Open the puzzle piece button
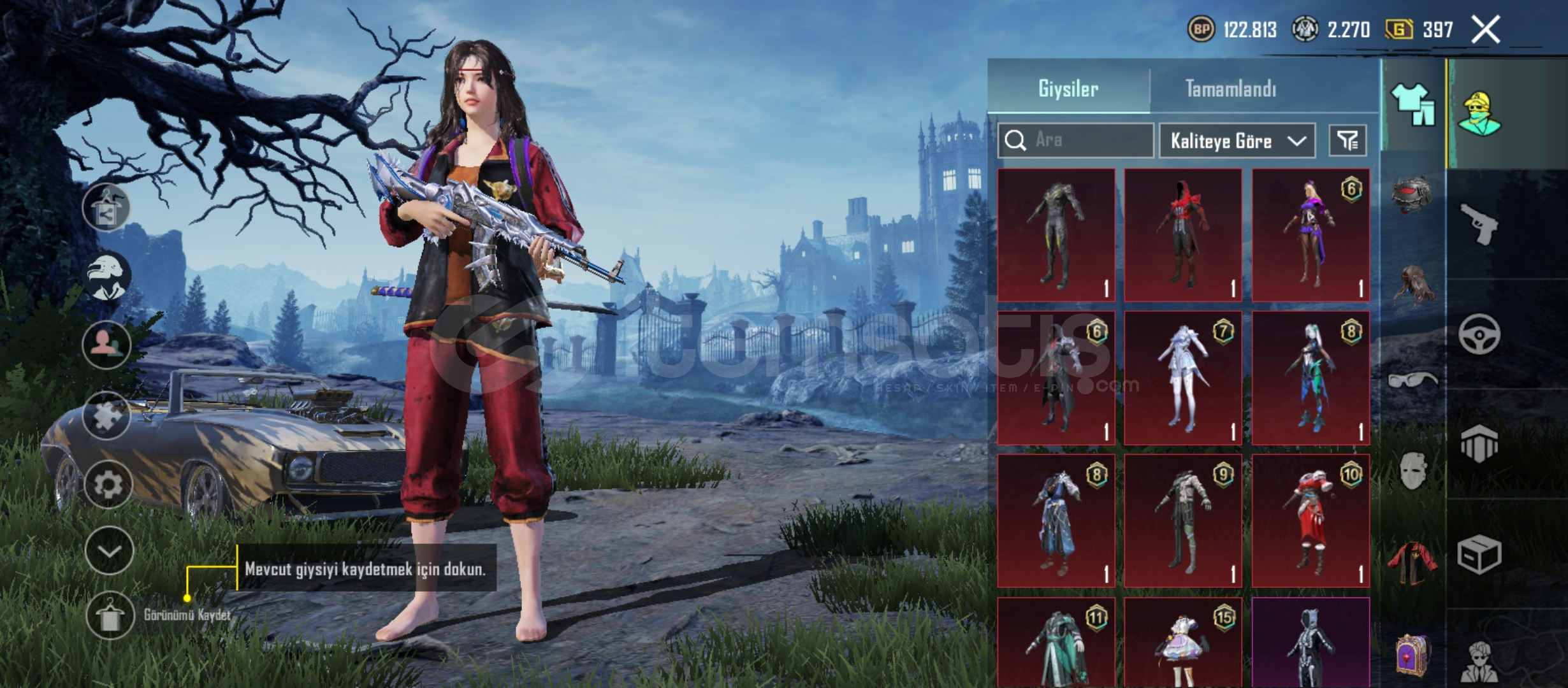Screen dimensions: 1568x688 106,416
